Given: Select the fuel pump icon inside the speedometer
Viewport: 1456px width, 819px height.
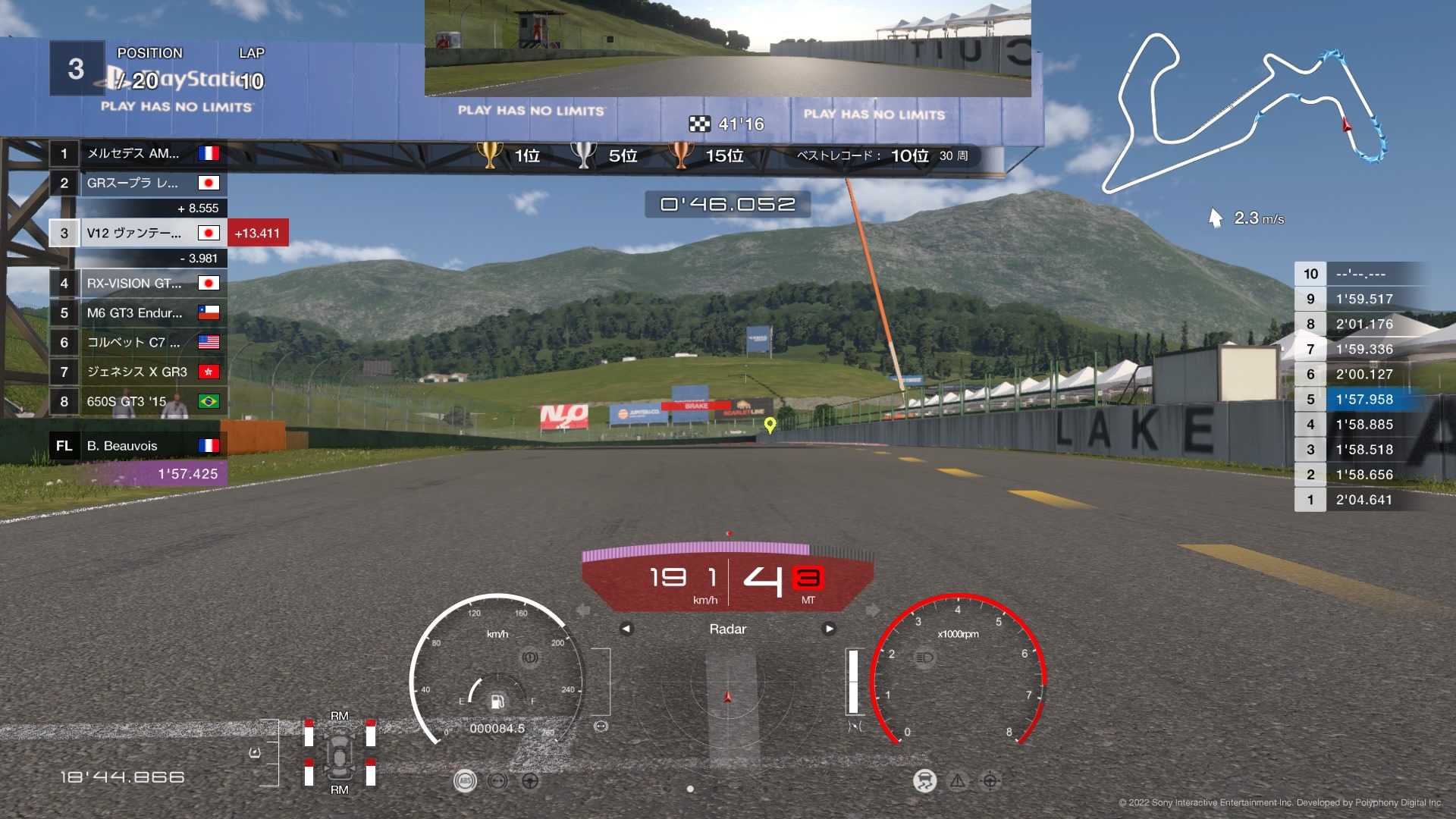Looking at the screenshot, I should point(497,701).
